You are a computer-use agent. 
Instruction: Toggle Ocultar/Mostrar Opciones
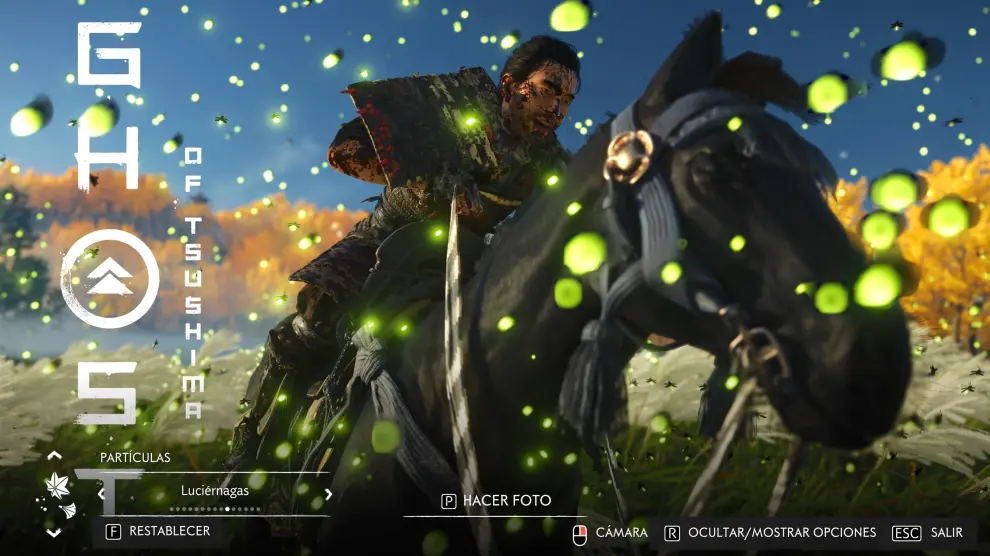[770, 533]
